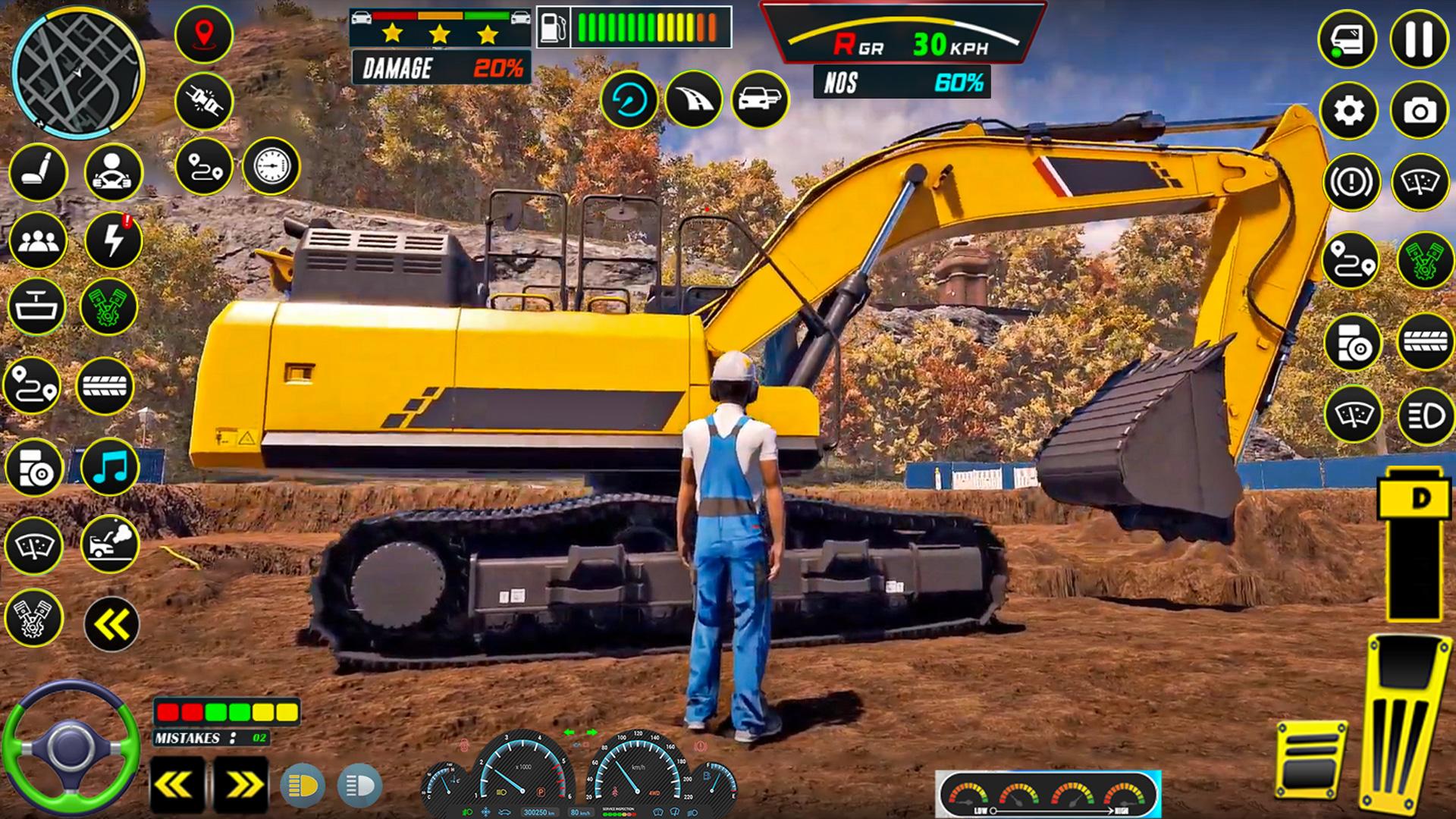Image resolution: width=1456 pixels, height=819 pixels.
Task: Open the gear settings button
Action: (x=1348, y=111)
